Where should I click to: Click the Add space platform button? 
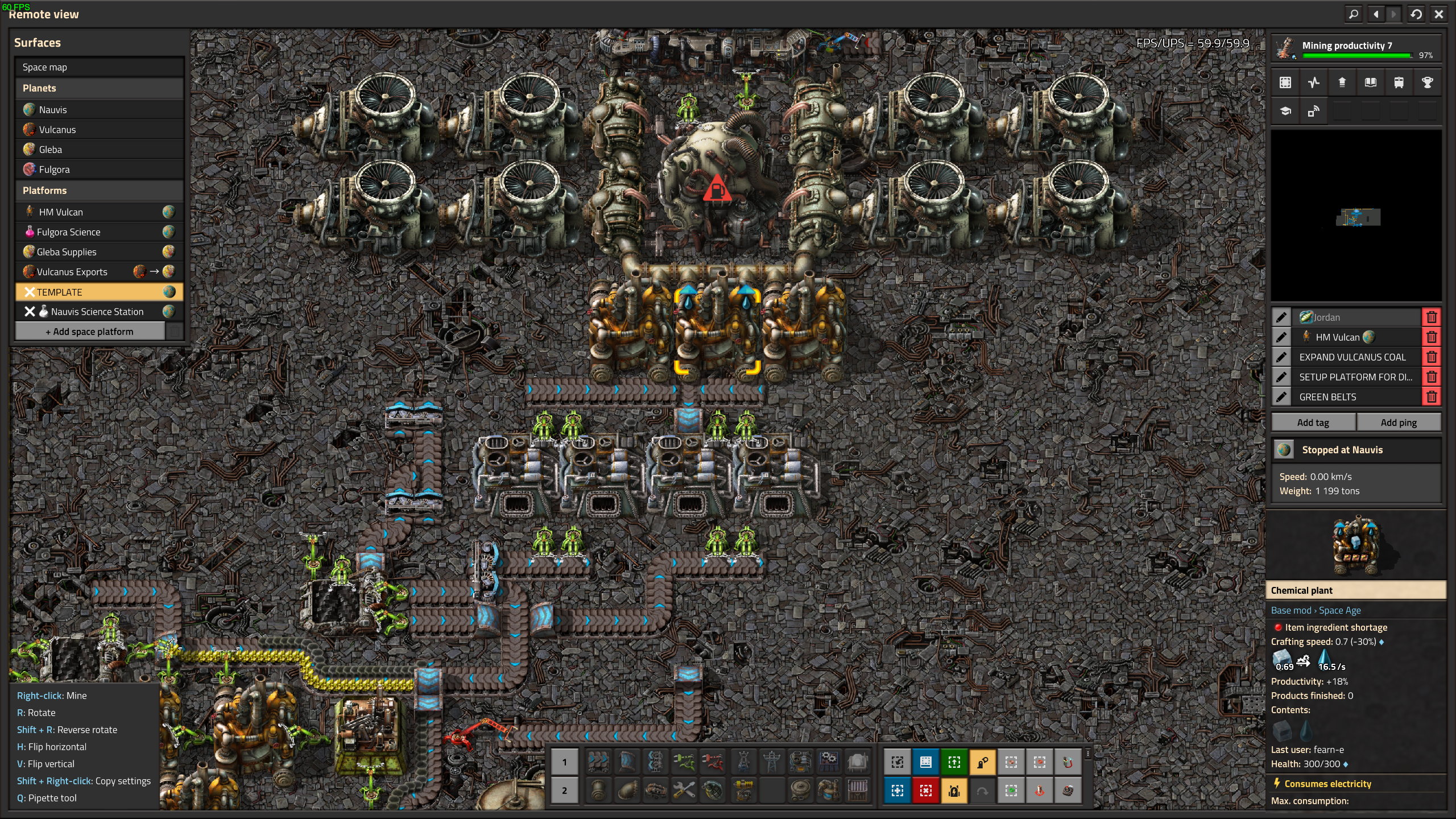point(90,332)
